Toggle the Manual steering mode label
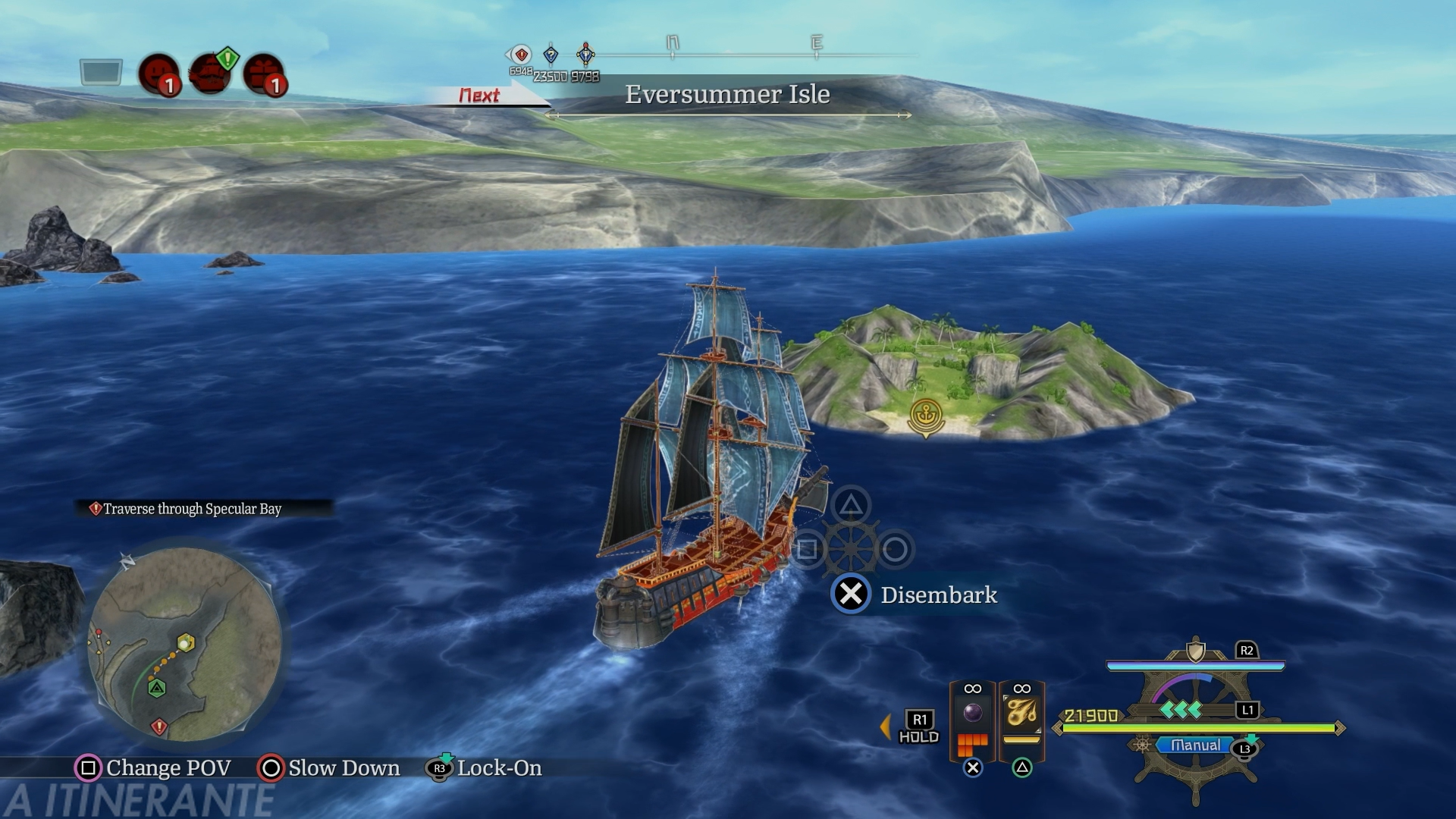 coord(1195,745)
